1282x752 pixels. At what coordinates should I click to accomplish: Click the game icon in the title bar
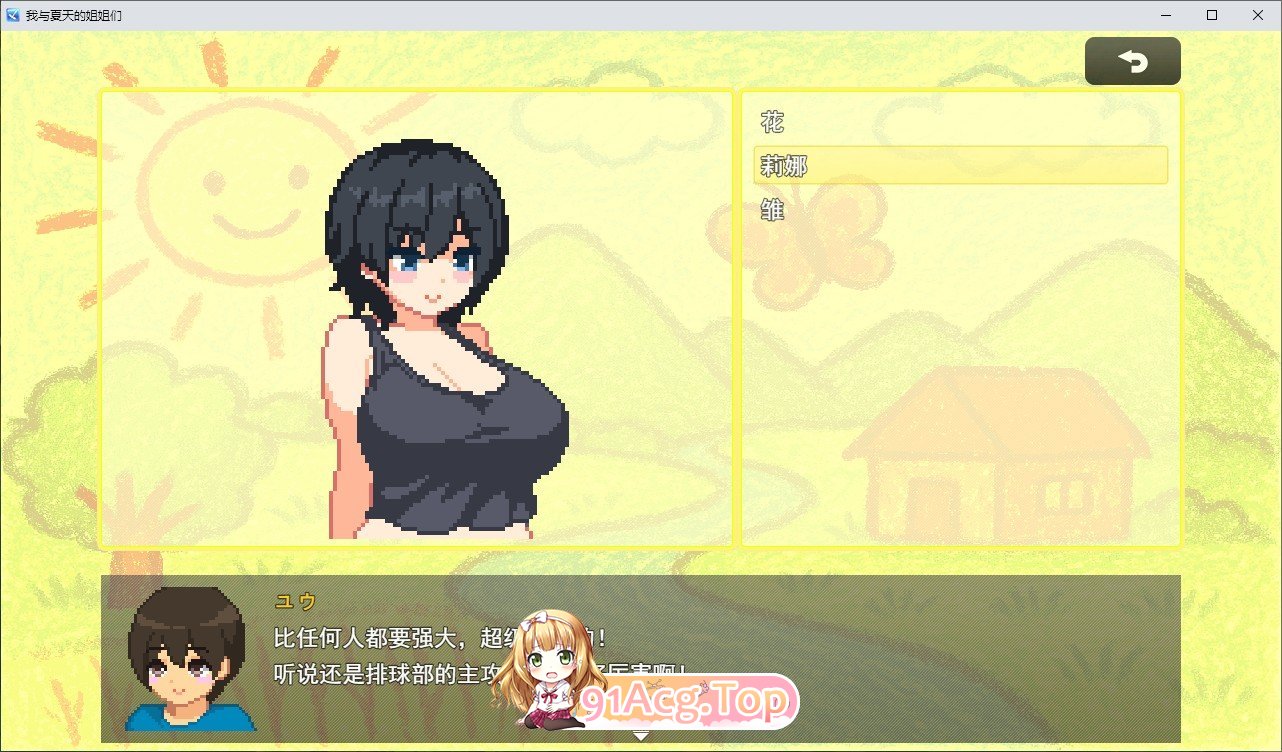pyautogui.click(x=12, y=15)
